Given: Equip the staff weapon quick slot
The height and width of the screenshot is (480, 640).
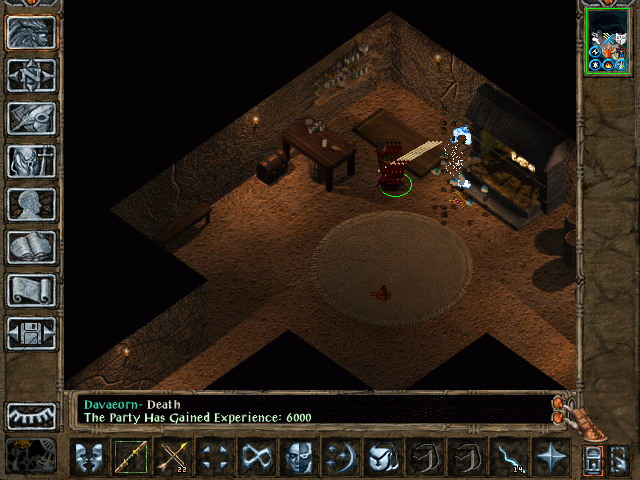Looking at the screenshot, I should click(131, 458).
